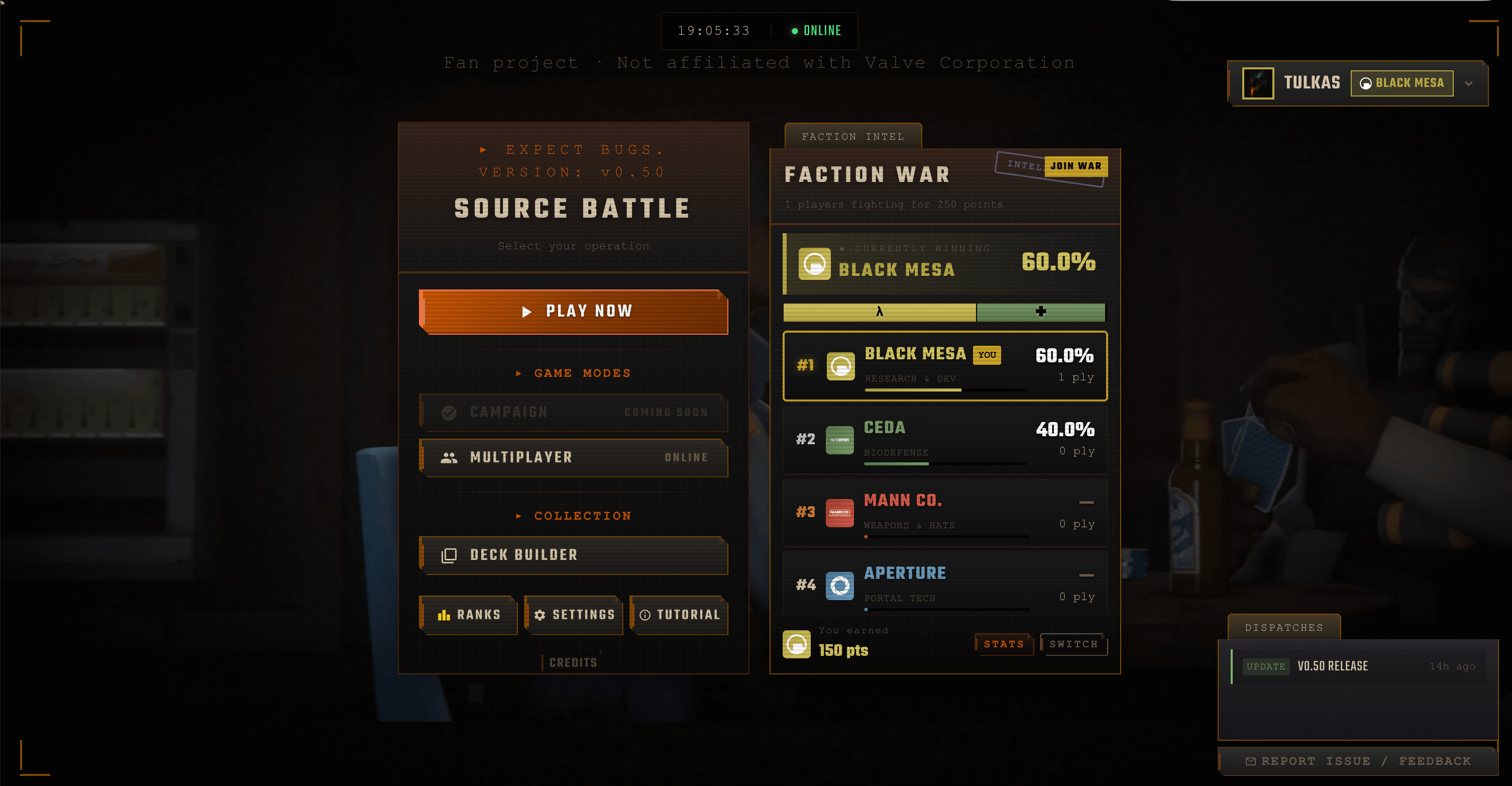1512x786 pixels.
Task: Click the Campaign mode marked Coming Soon
Action: coord(574,412)
